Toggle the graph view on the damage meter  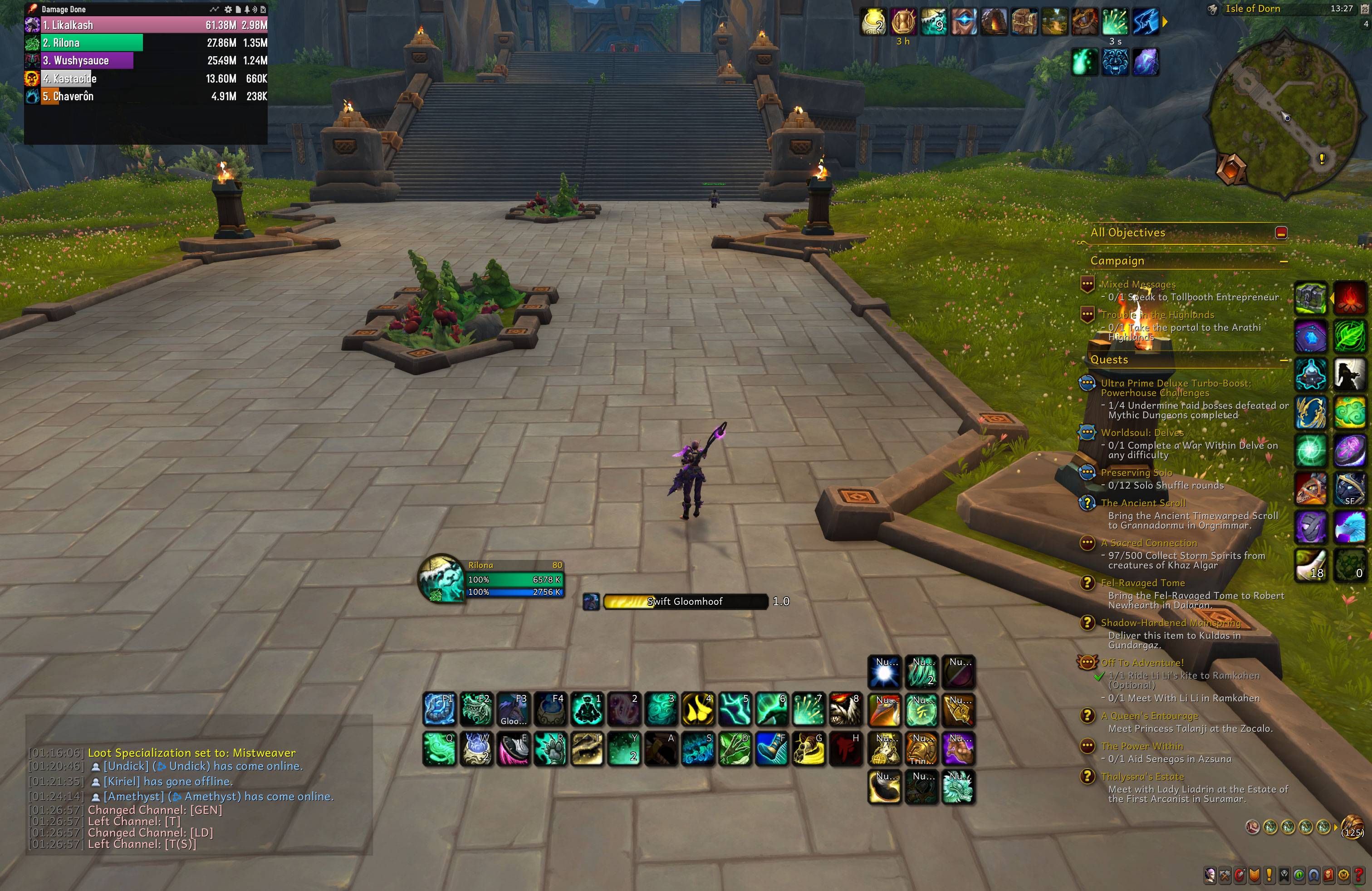pos(215,10)
